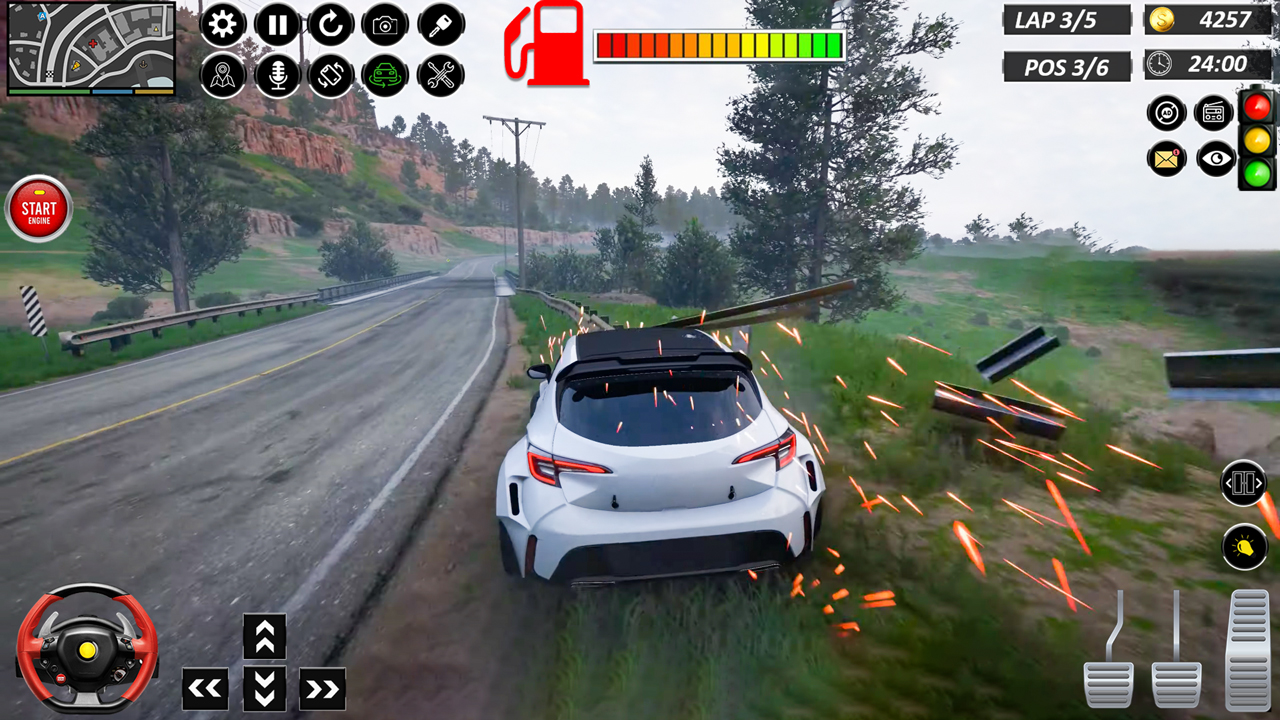Image resolution: width=1280 pixels, height=720 pixels.
Task: Open the GPS map locator
Action: [x=223, y=74]
